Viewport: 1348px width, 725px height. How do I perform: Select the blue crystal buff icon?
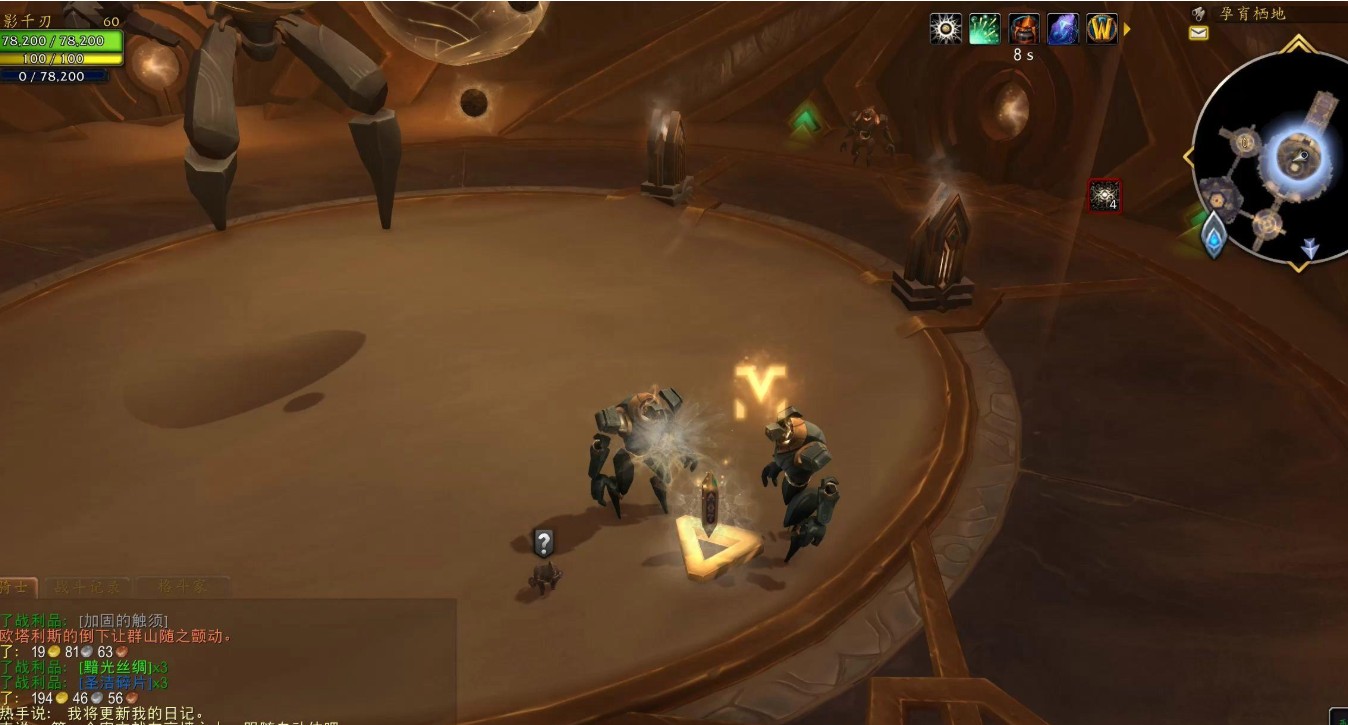click(1063, 28)
